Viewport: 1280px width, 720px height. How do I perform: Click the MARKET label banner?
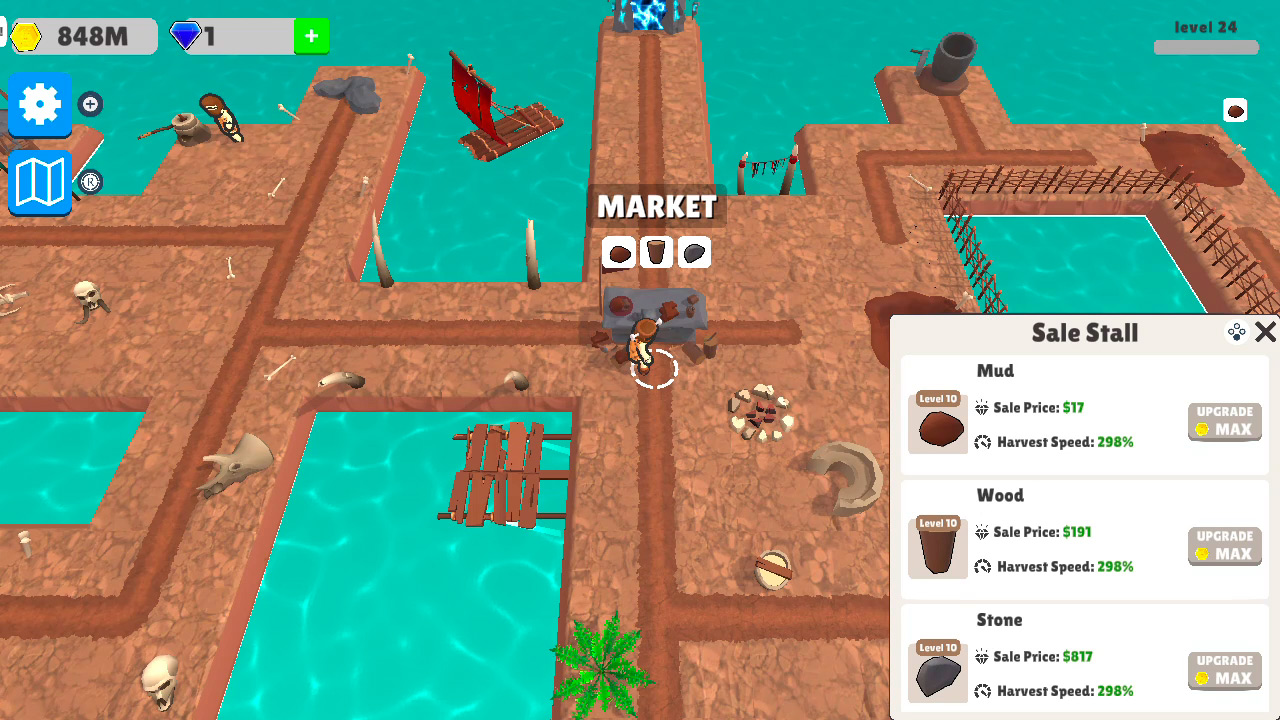pyautogui.click(x=656, y=207)
